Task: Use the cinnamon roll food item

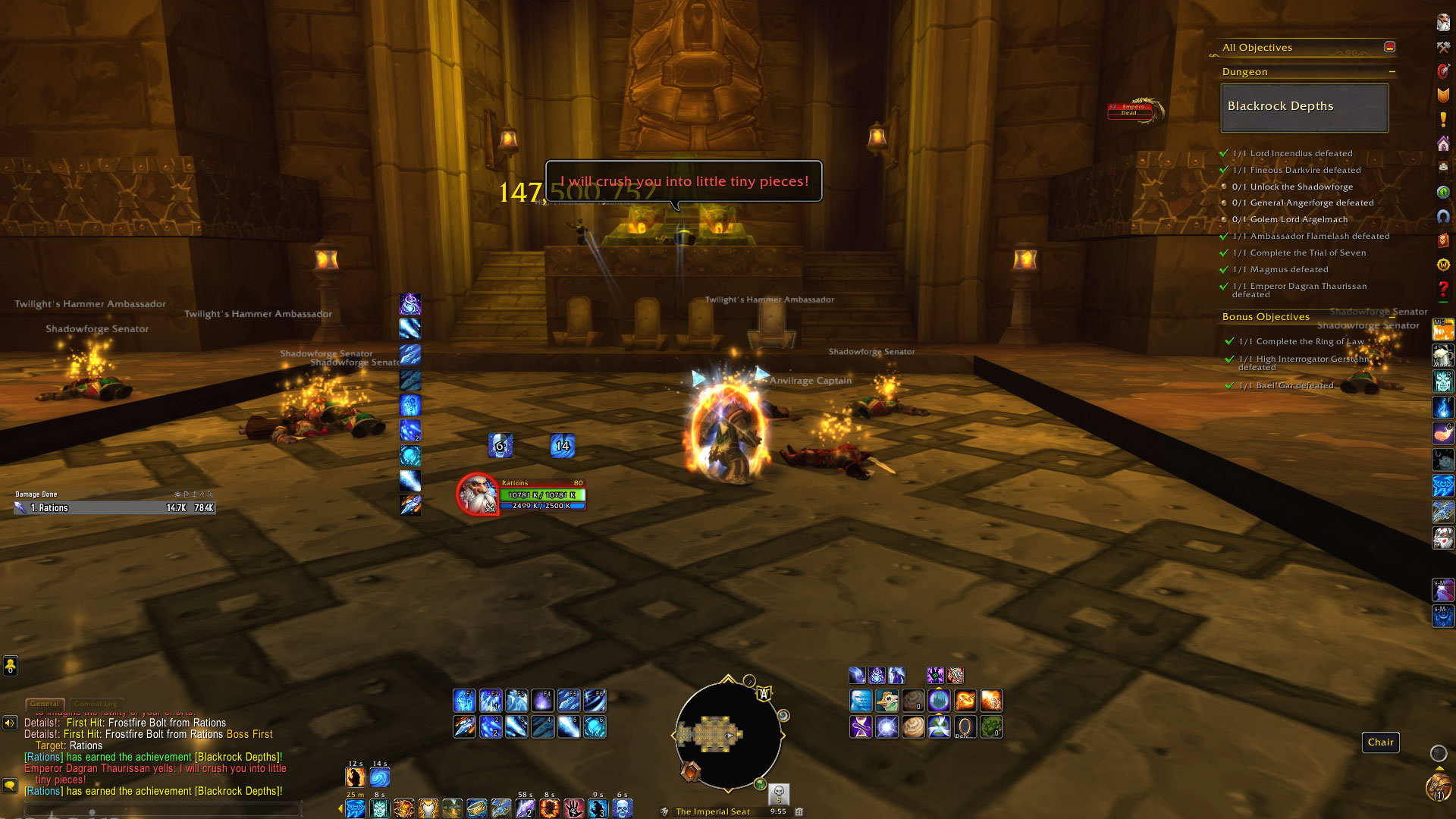Action: [x=913, y=727]
